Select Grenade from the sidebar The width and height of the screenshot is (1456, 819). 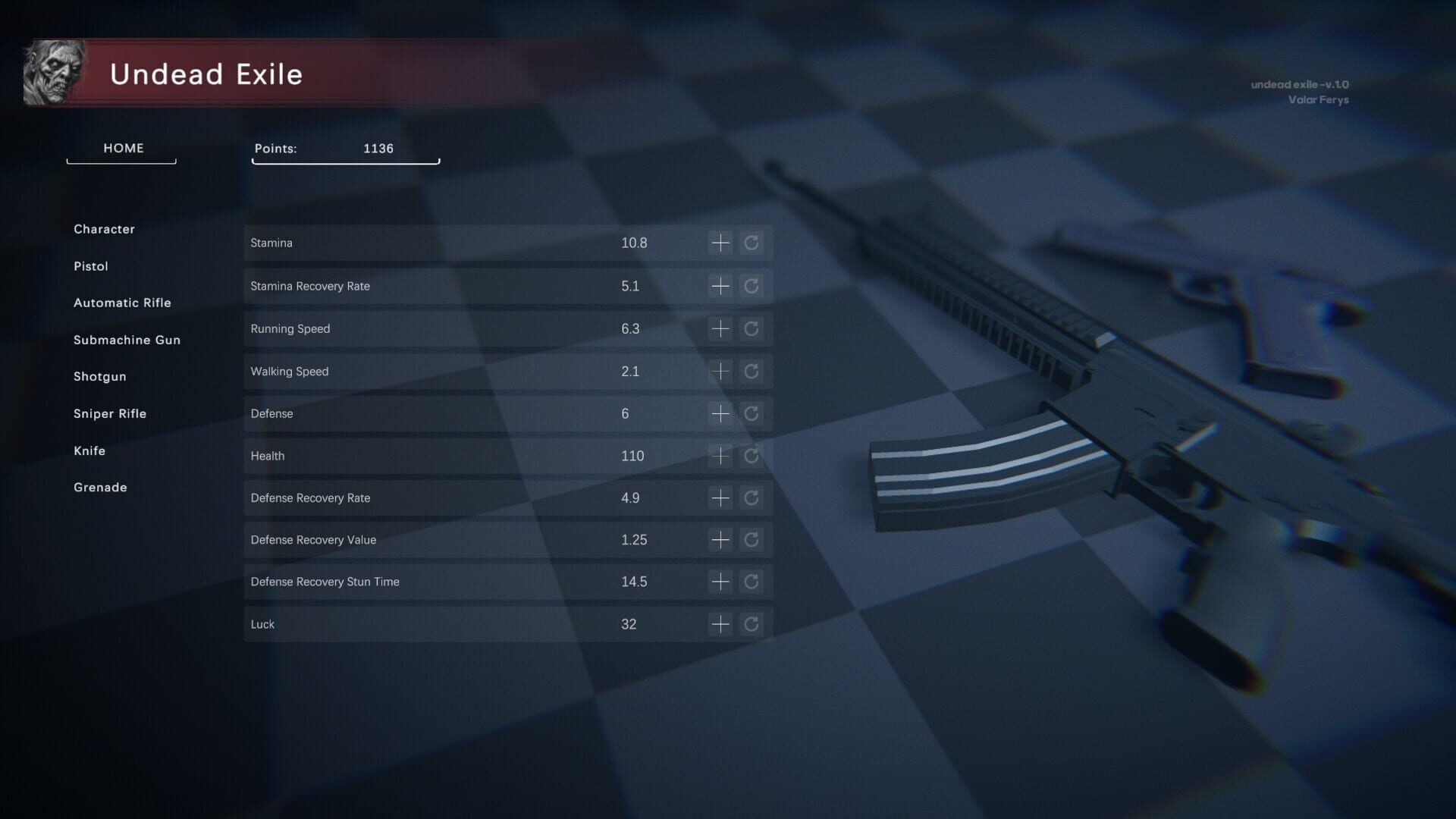coord(99,487)
